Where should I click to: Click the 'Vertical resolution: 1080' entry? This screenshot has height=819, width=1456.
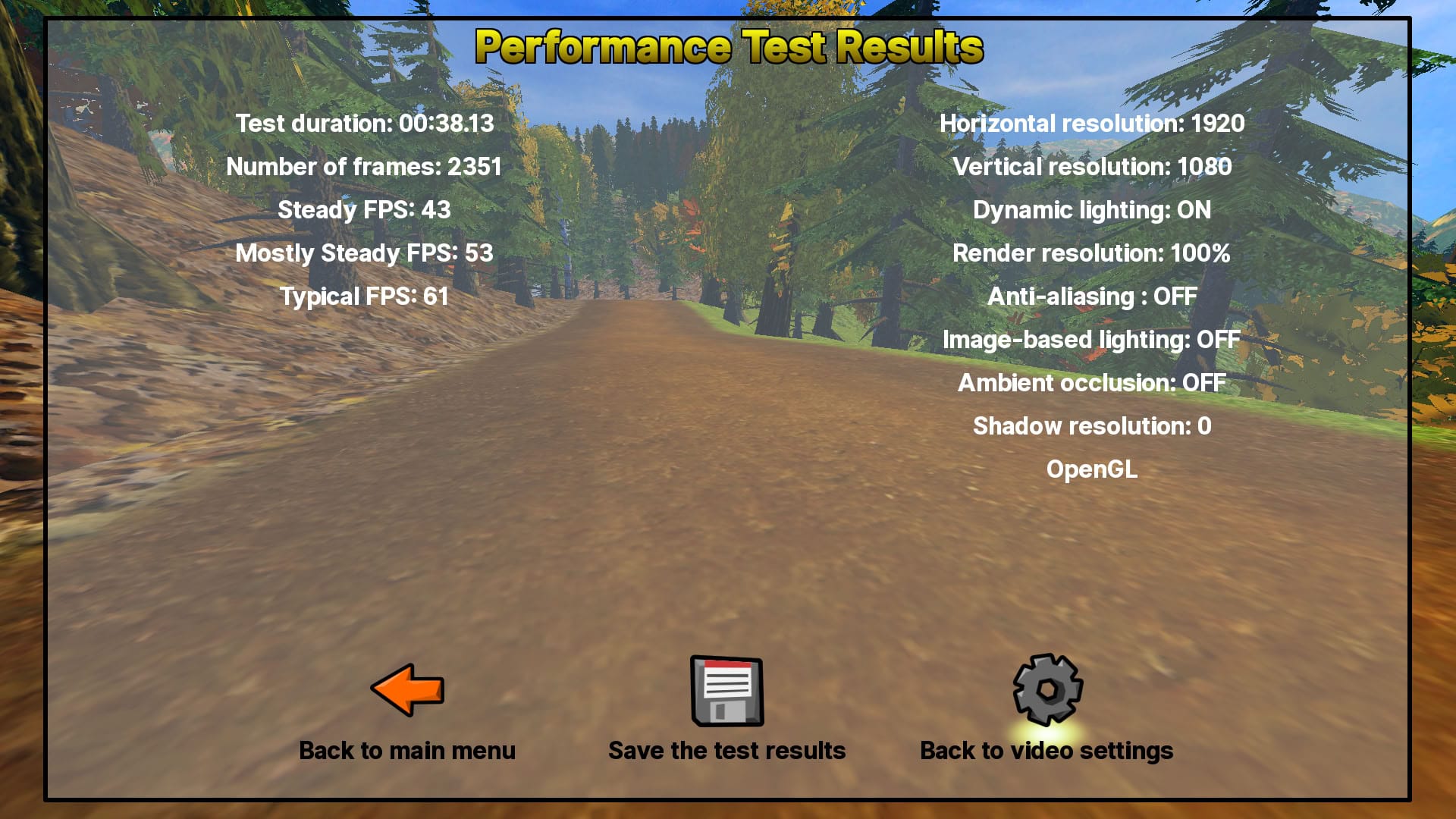point(1092,167)
